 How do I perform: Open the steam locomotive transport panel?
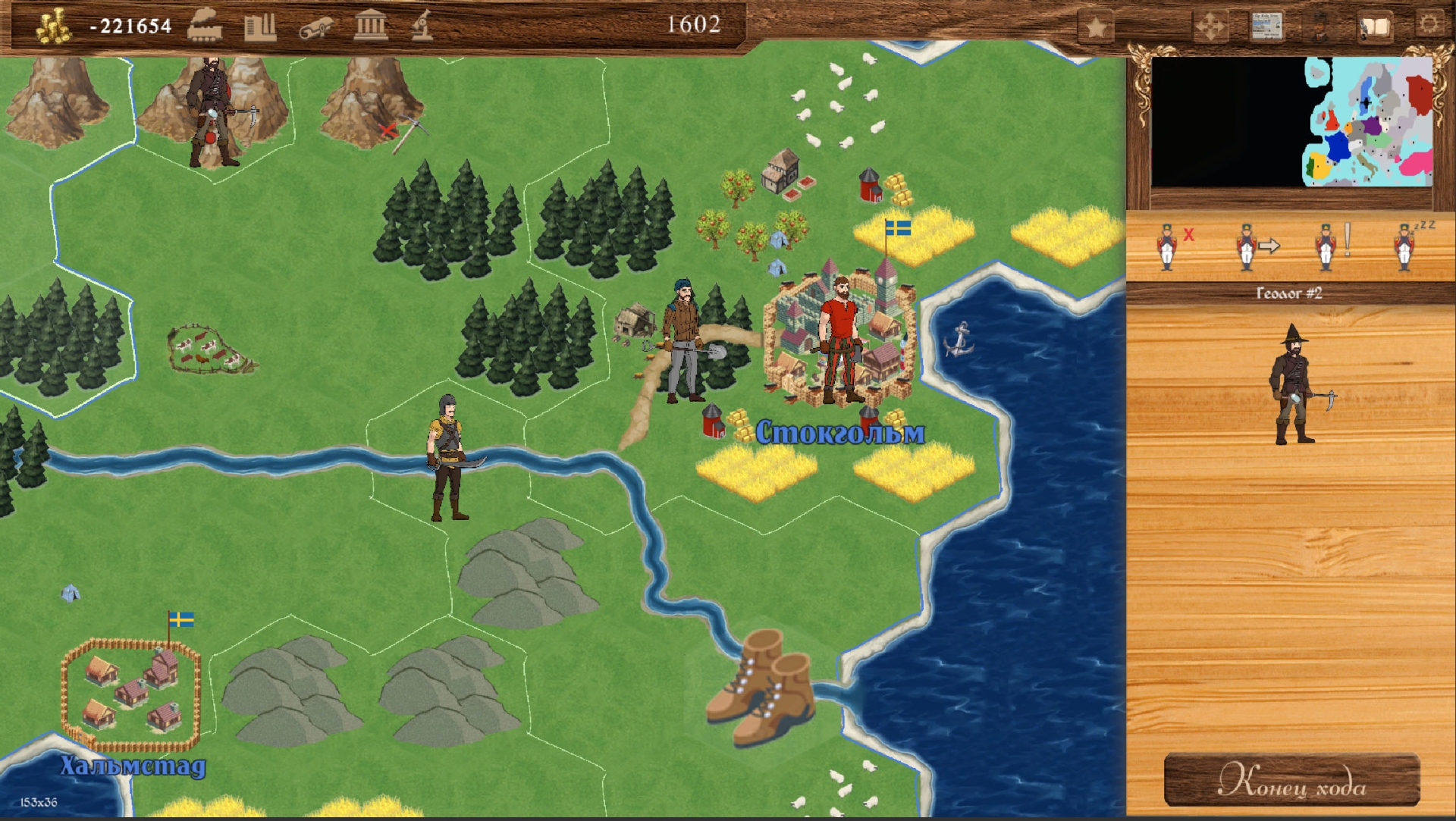pos(205,25)
